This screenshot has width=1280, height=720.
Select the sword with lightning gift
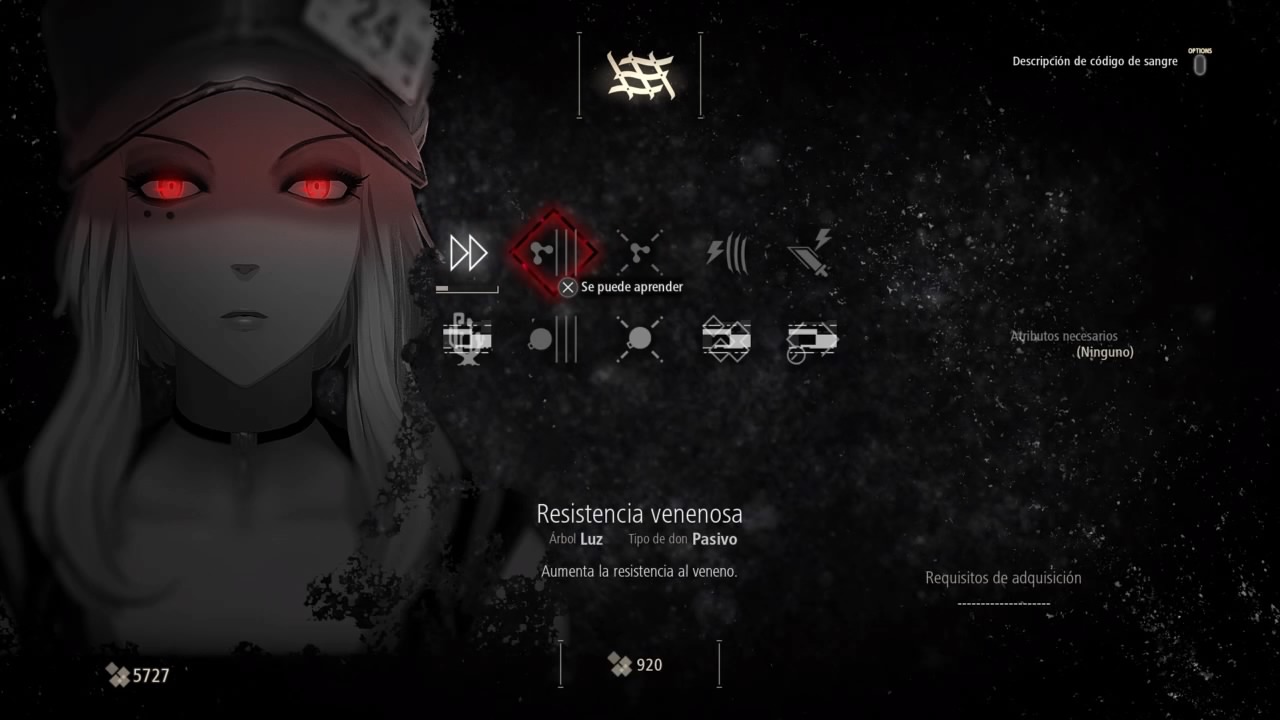coord(811,253)
